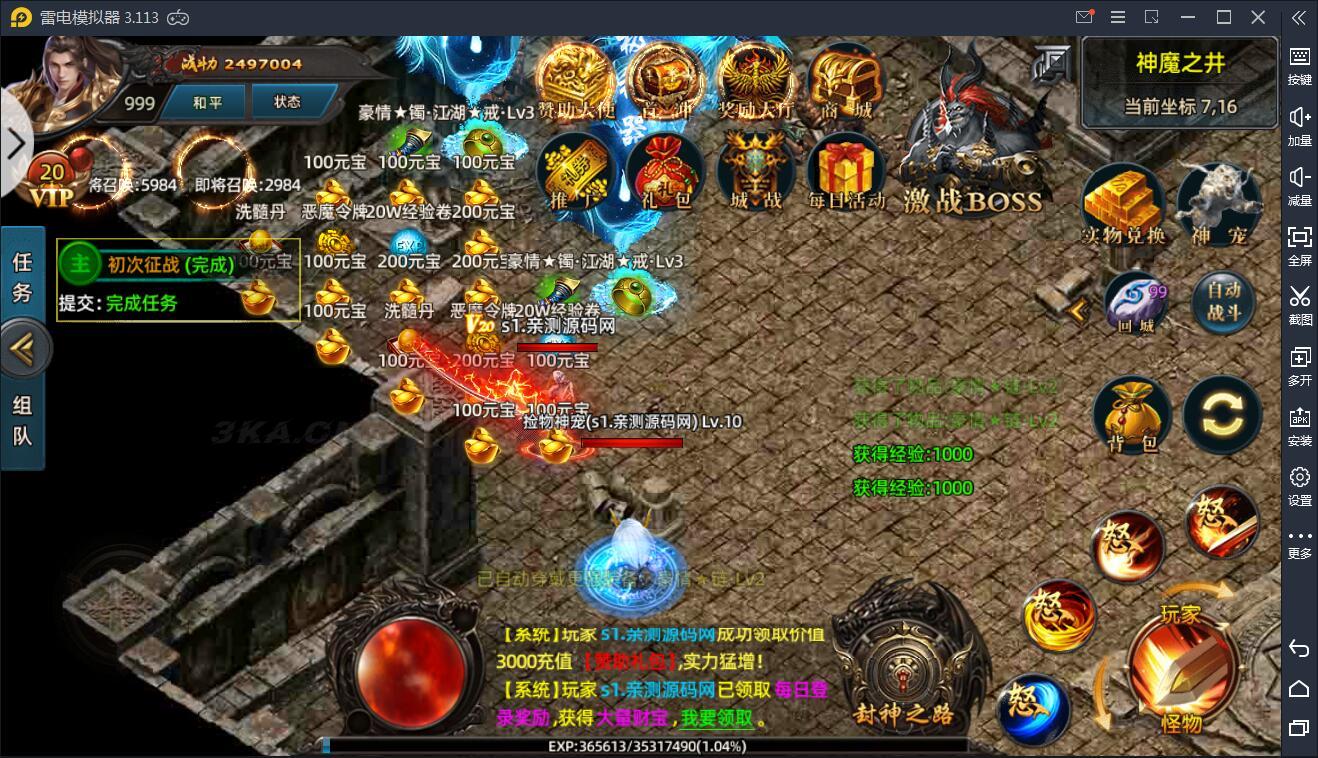This screenshot has height=758, width=1318.
Task: Submit the 初次征战 completed quest
Action: (140, 303)
